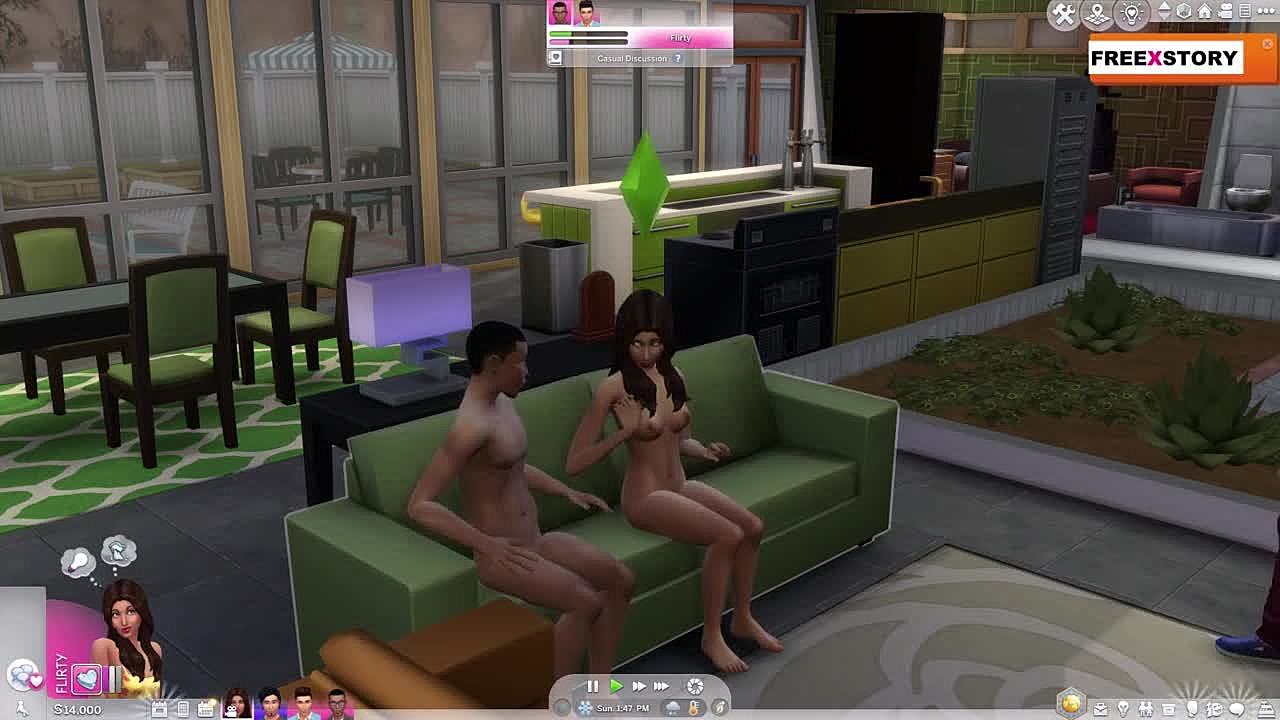Pause the game with the pause button
The image size is (1280, 720).
[x=592, y=686]
